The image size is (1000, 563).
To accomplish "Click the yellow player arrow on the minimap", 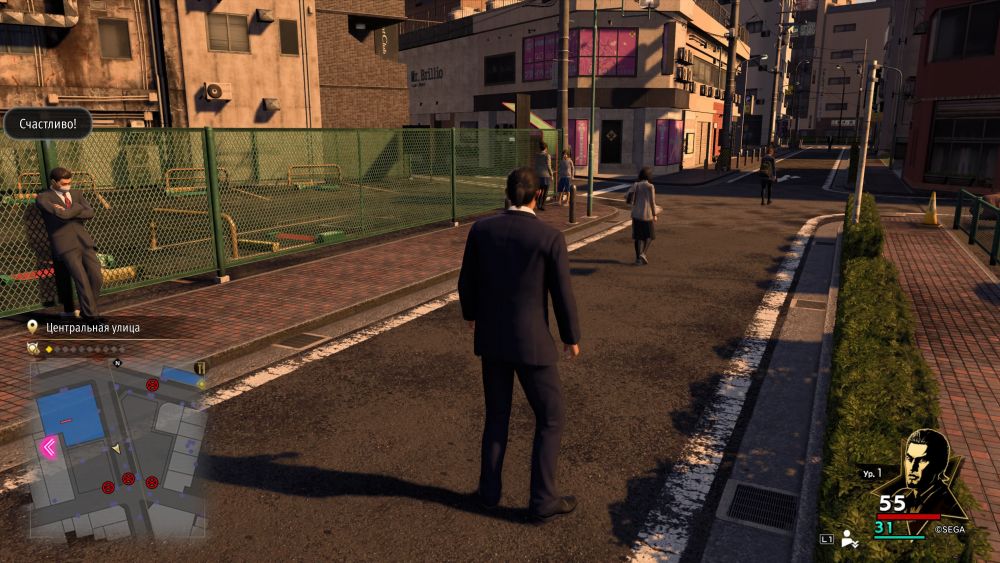I will coord(117,449).
